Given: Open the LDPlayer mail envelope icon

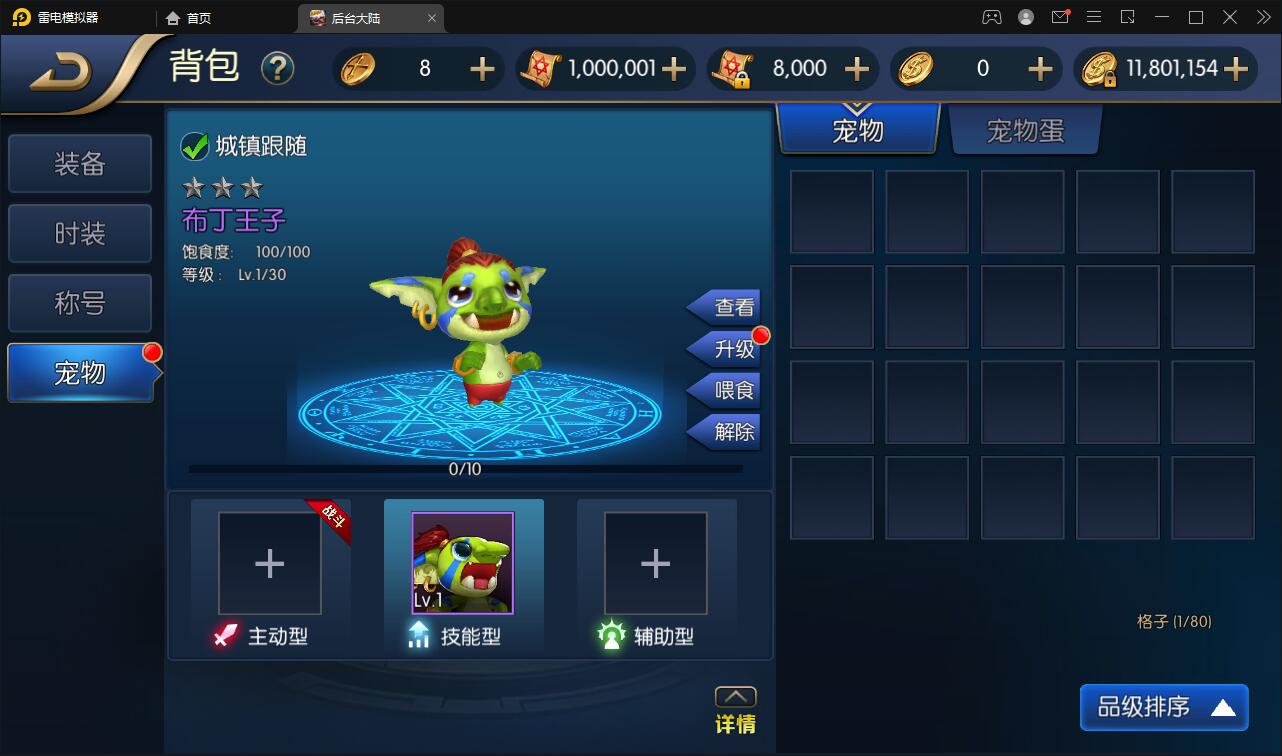Looking at the screenshot, I should pyautogui.click(x=1060, y=17).
